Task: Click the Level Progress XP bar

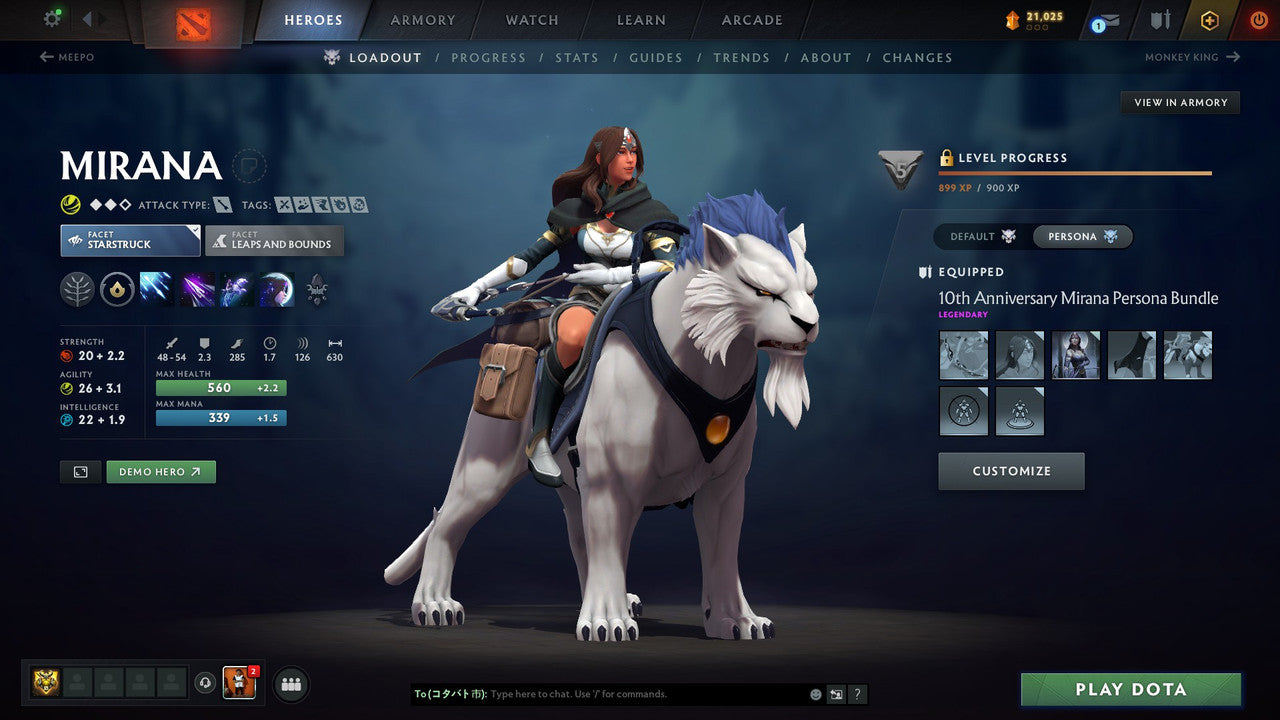Action: (1076, 171)
